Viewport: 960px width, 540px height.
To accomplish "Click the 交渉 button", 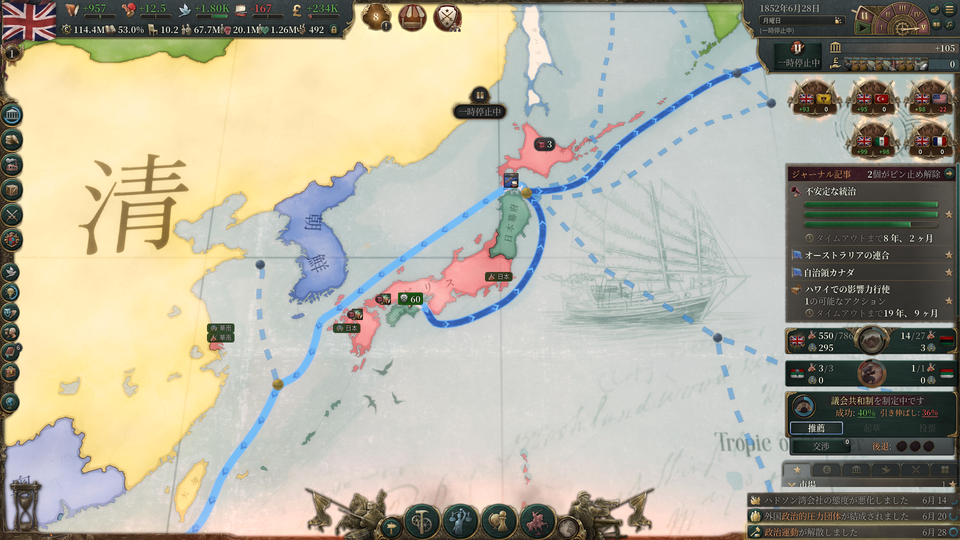I will [820, 446].
